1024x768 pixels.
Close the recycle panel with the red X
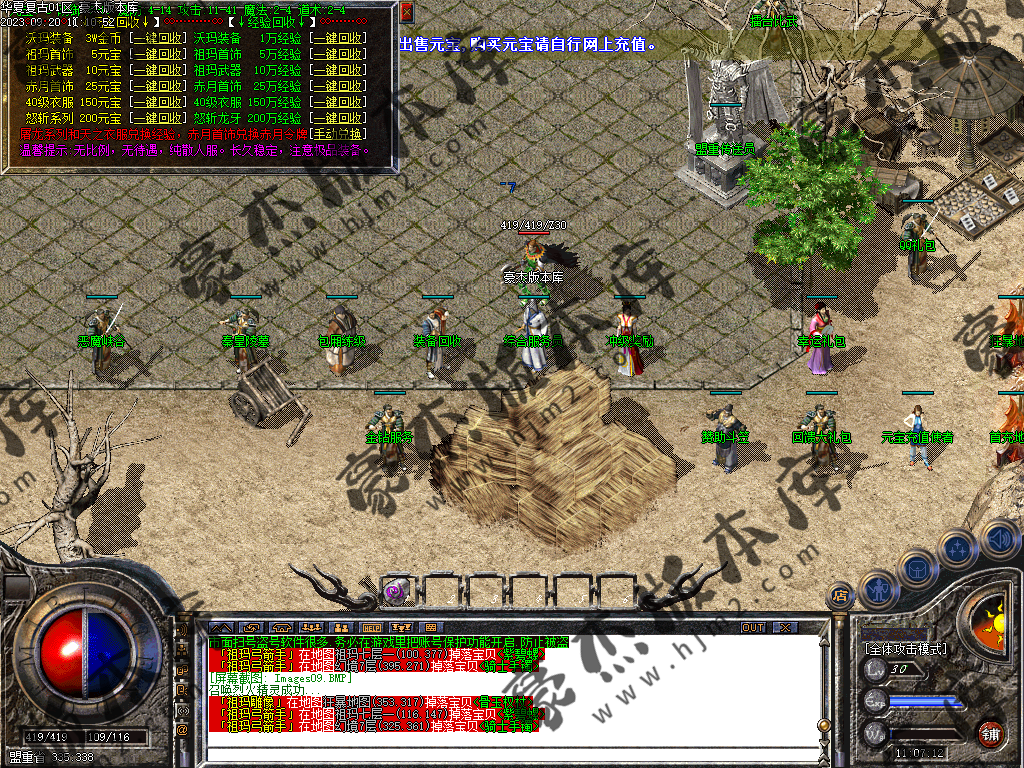407,13
